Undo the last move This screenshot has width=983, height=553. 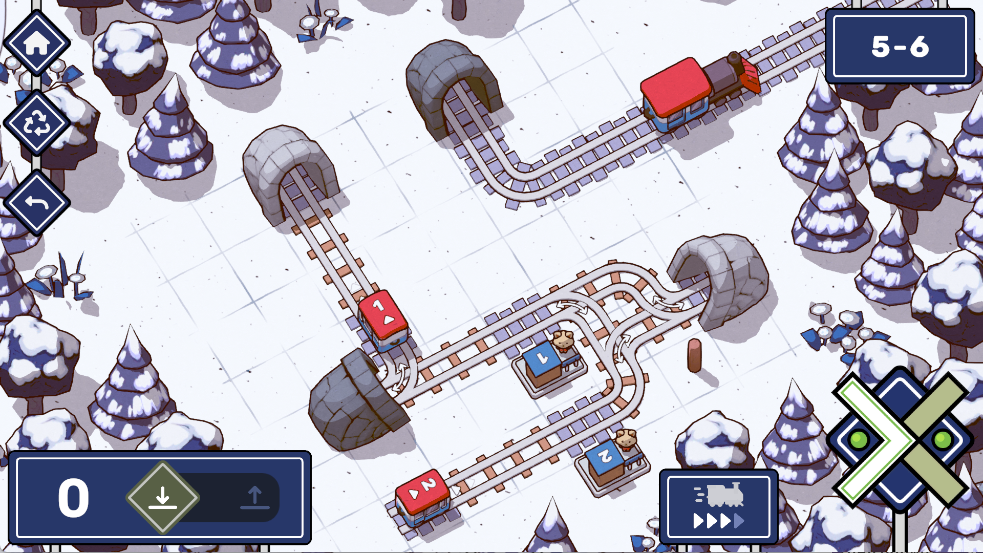point(37,201)
